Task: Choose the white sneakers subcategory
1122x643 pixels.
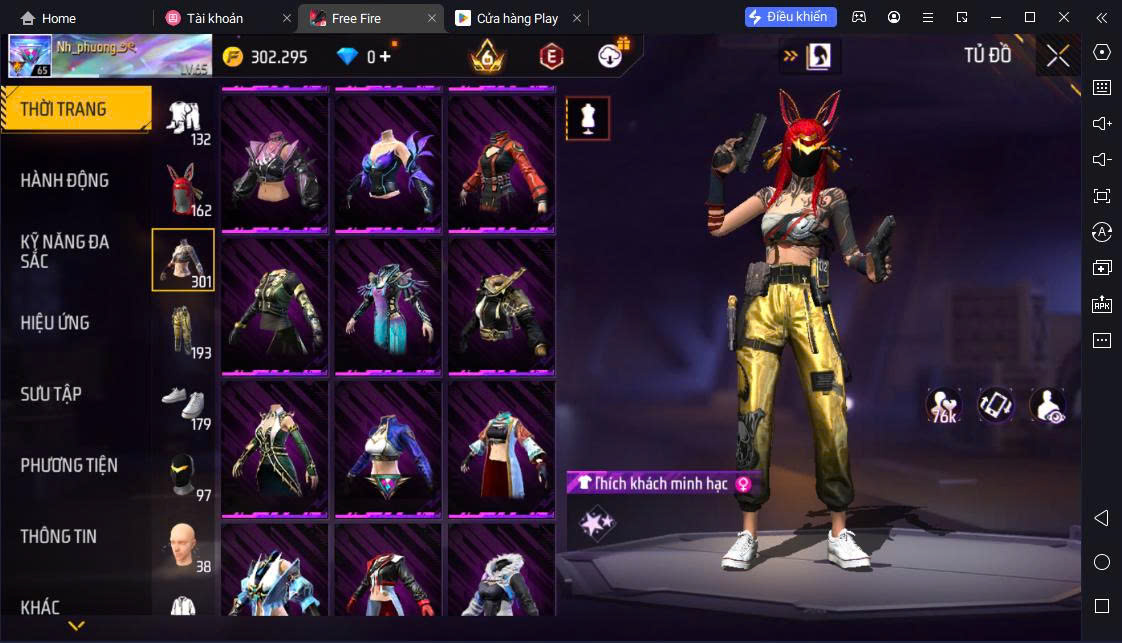Action: tap(184, 403)
